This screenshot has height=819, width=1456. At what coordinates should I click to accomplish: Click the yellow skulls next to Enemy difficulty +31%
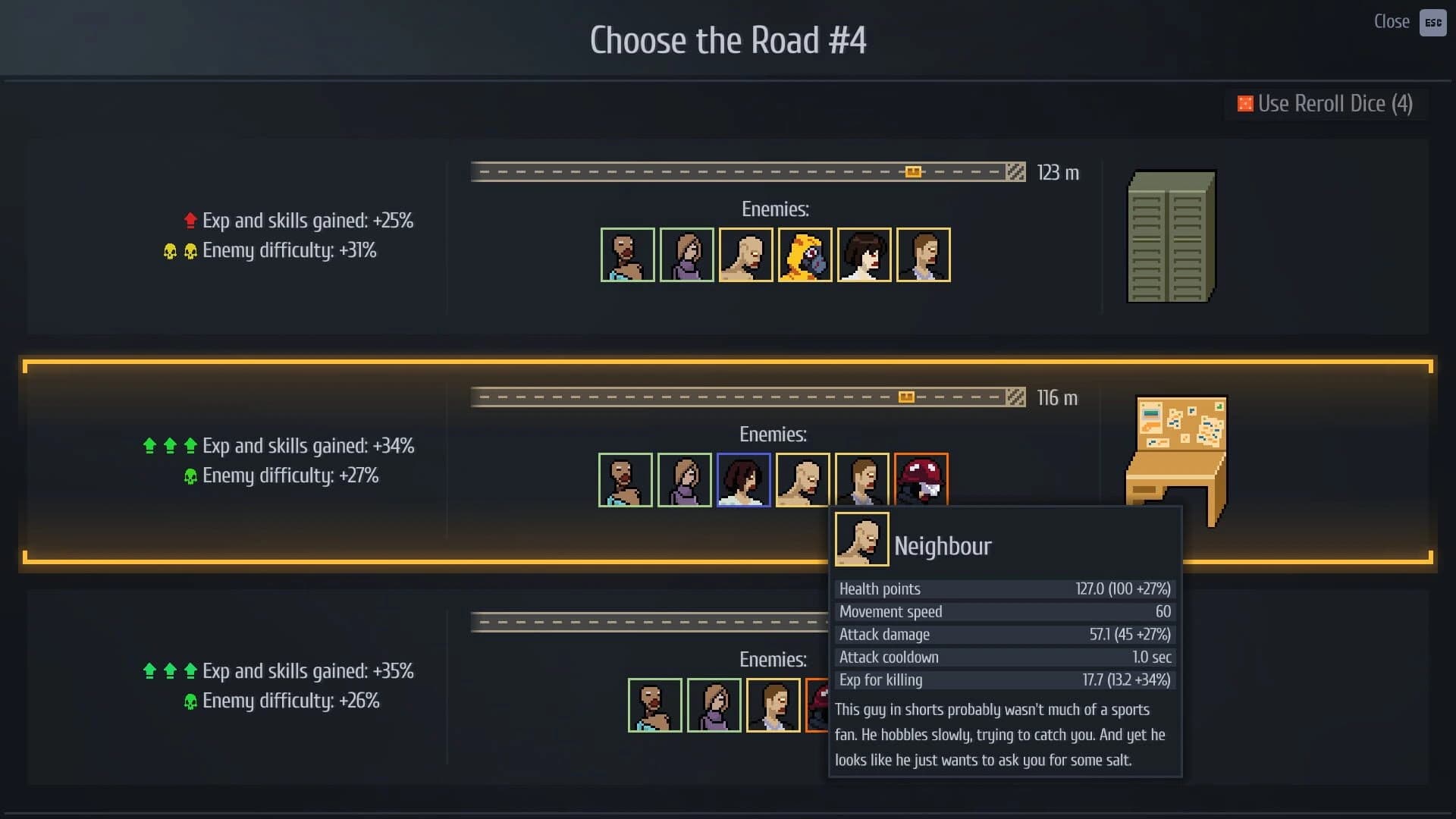tap(179, 250)
